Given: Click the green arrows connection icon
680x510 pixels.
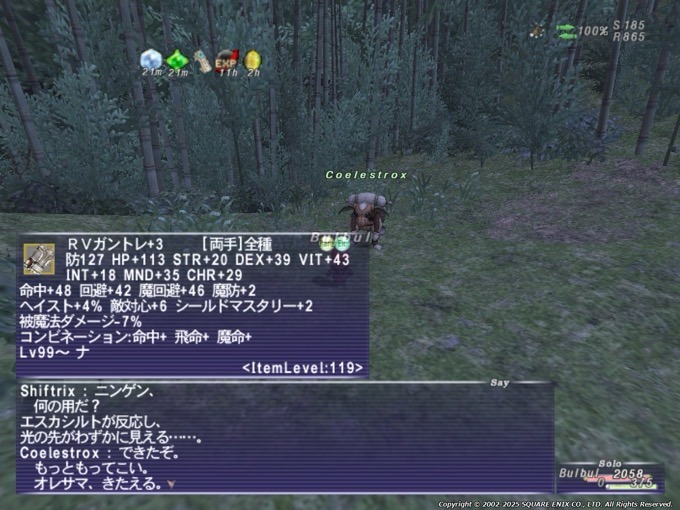Looking at the screenshot, I should (x=566, y=31).
